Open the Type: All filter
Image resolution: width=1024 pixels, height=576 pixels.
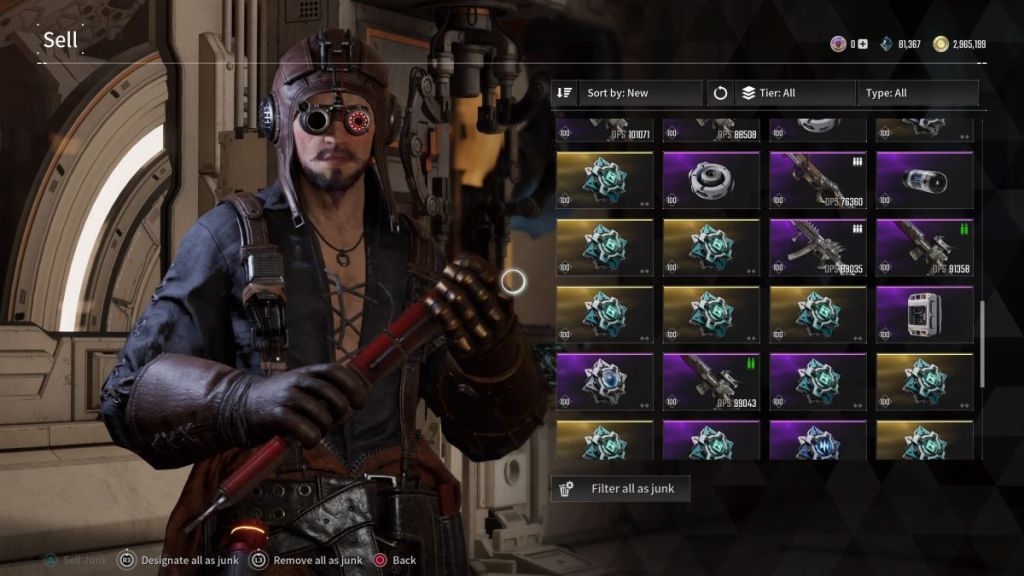pos(917,93)
